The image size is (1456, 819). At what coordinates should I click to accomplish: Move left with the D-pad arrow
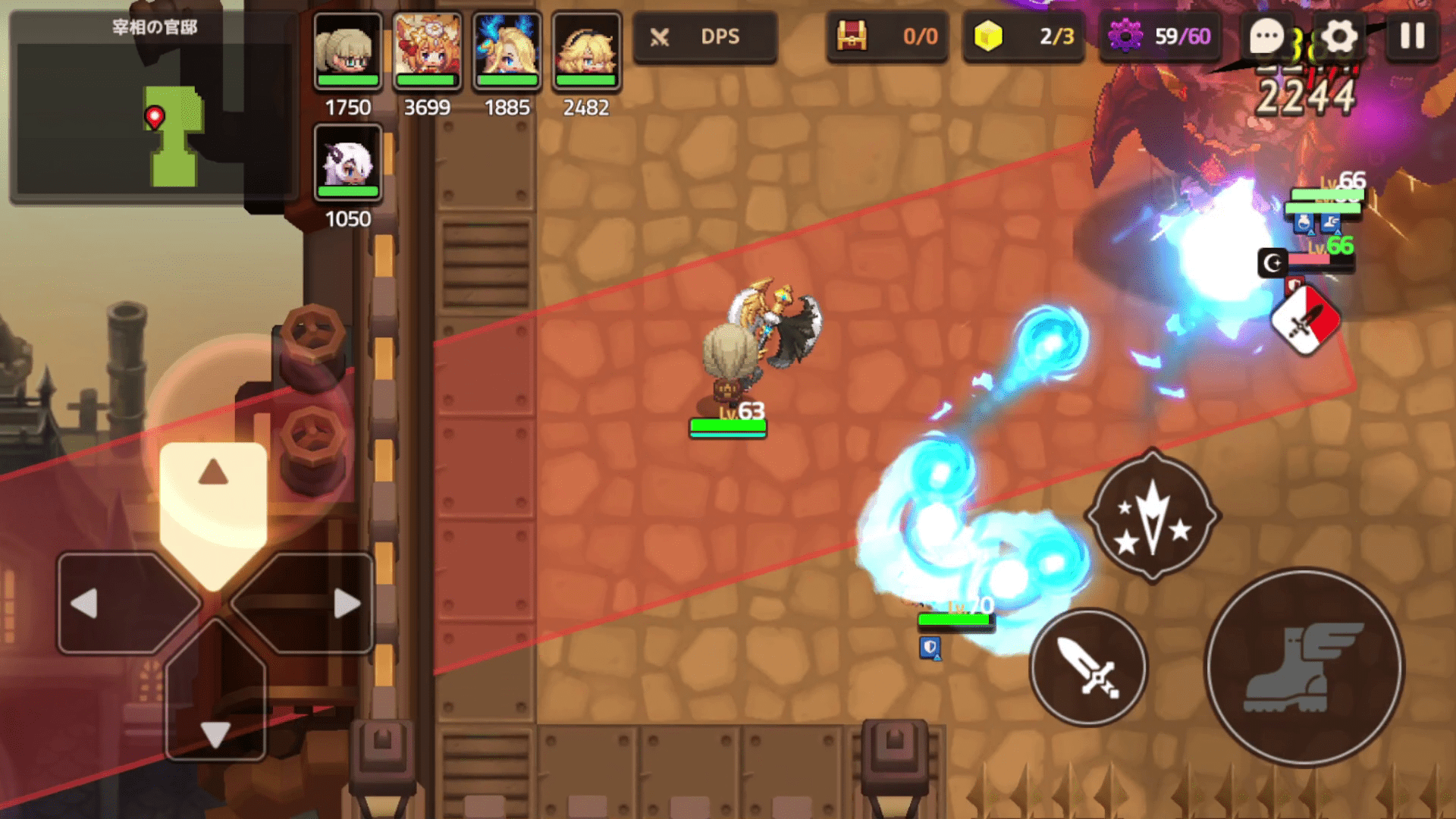pyautogui.click(x=85, y=604)
